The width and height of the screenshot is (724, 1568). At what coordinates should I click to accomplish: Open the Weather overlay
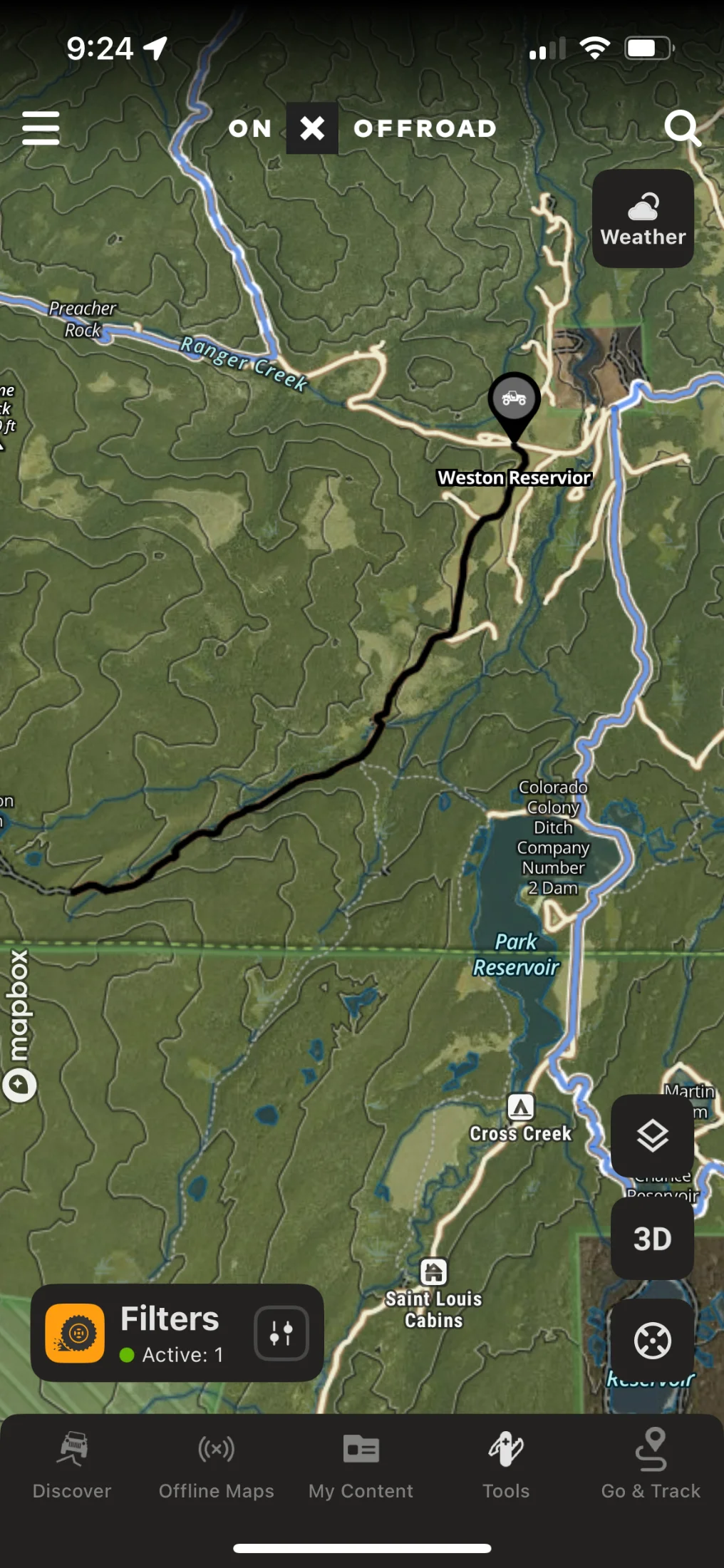(643, 219)
